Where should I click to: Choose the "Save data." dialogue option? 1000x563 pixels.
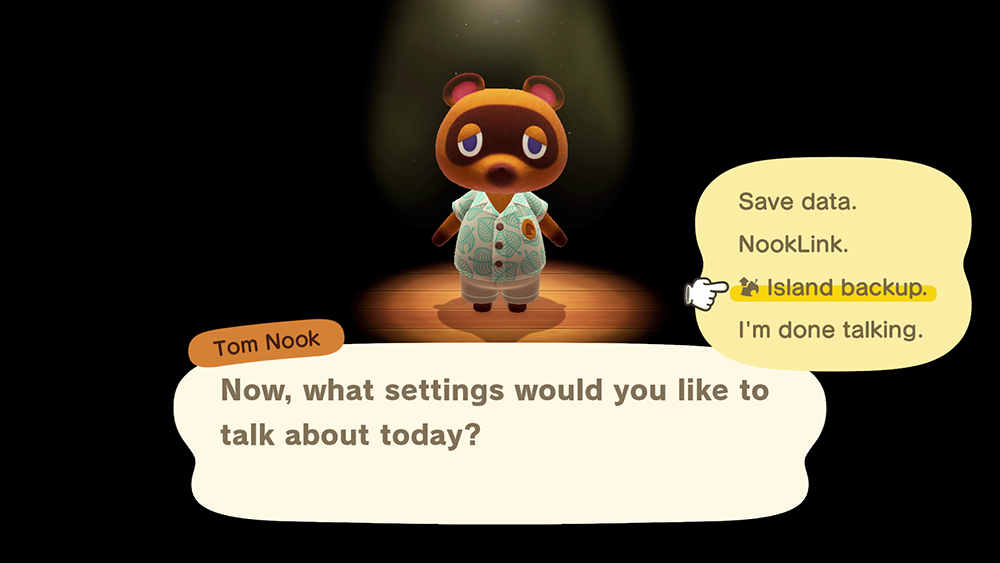(x=797, y=201)
